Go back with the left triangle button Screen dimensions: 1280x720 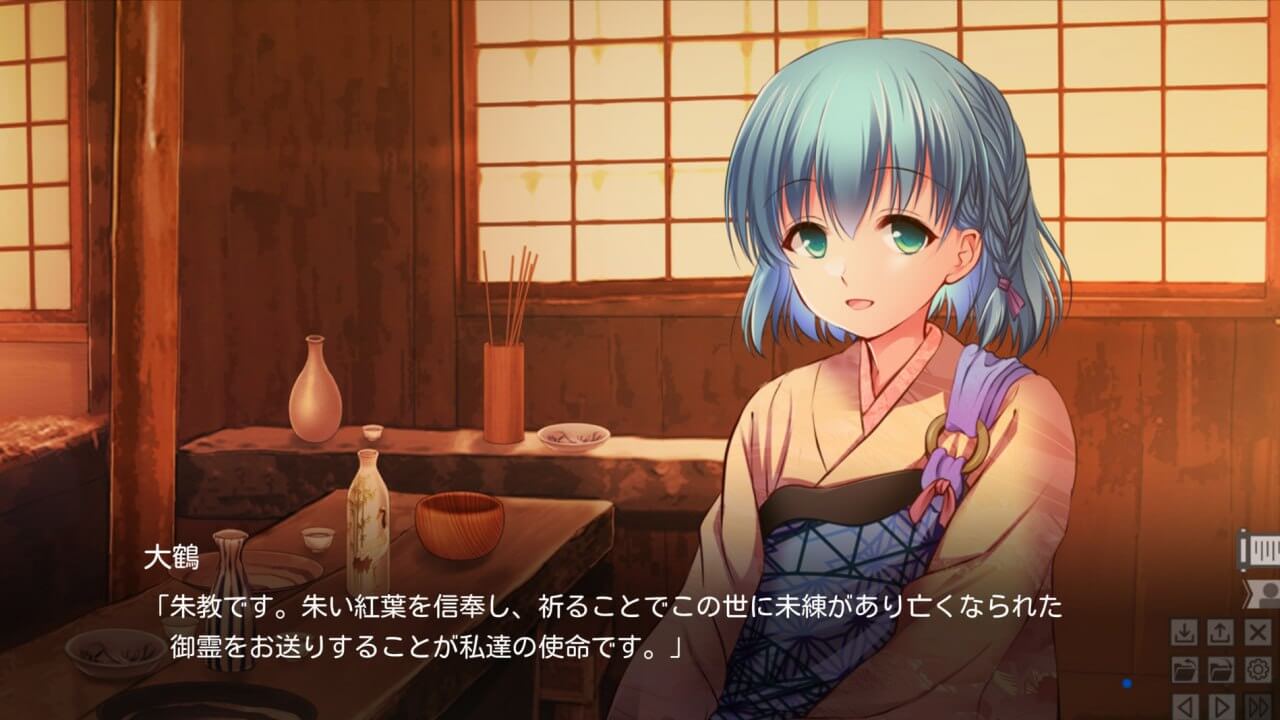click(x=1184, y=705)
